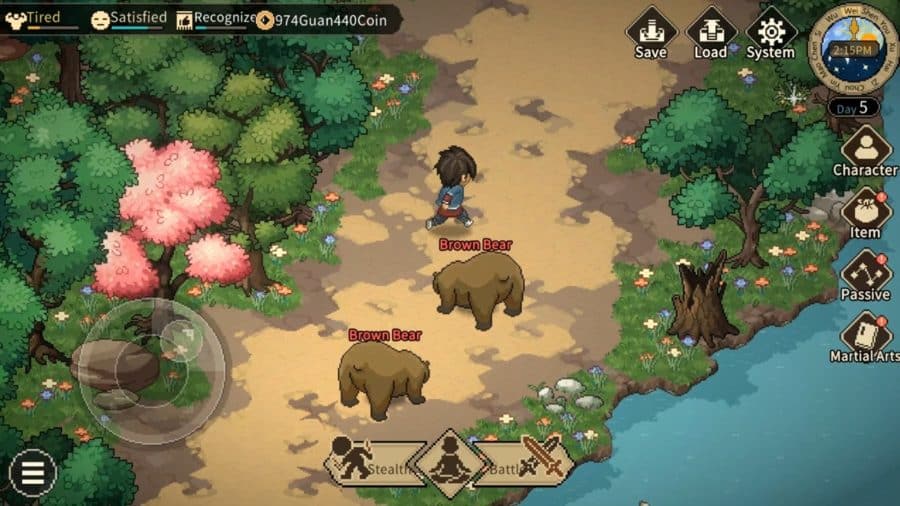Open the round hamburger menu
Screen dimensions: 900x506
coord(33,471)
